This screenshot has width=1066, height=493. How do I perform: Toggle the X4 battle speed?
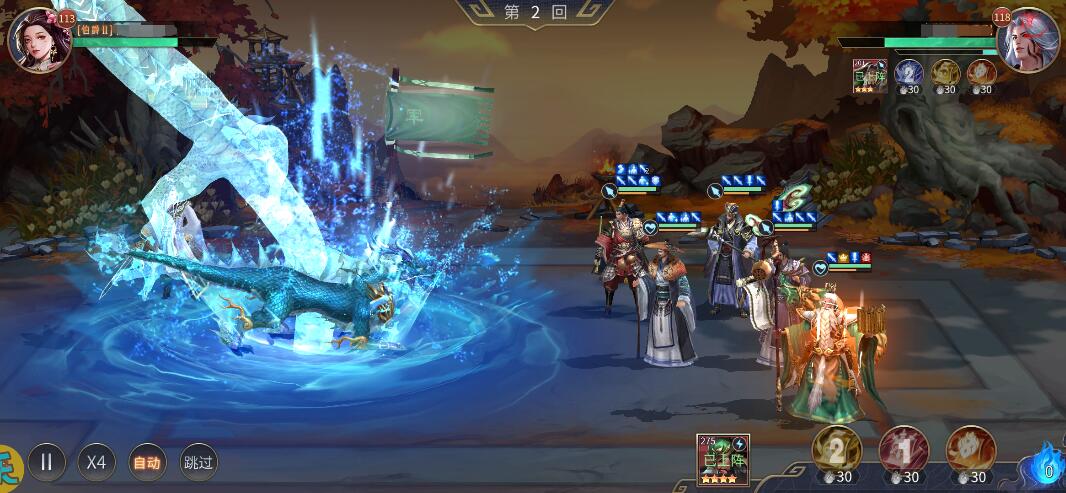[96, 462]
